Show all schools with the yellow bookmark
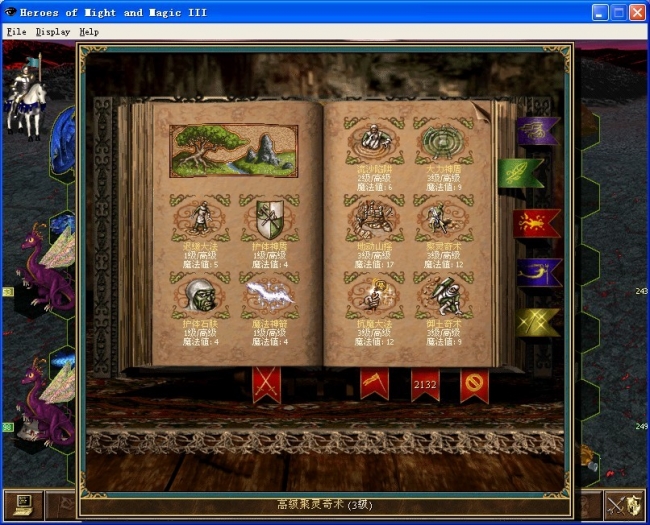 point(536,321)
